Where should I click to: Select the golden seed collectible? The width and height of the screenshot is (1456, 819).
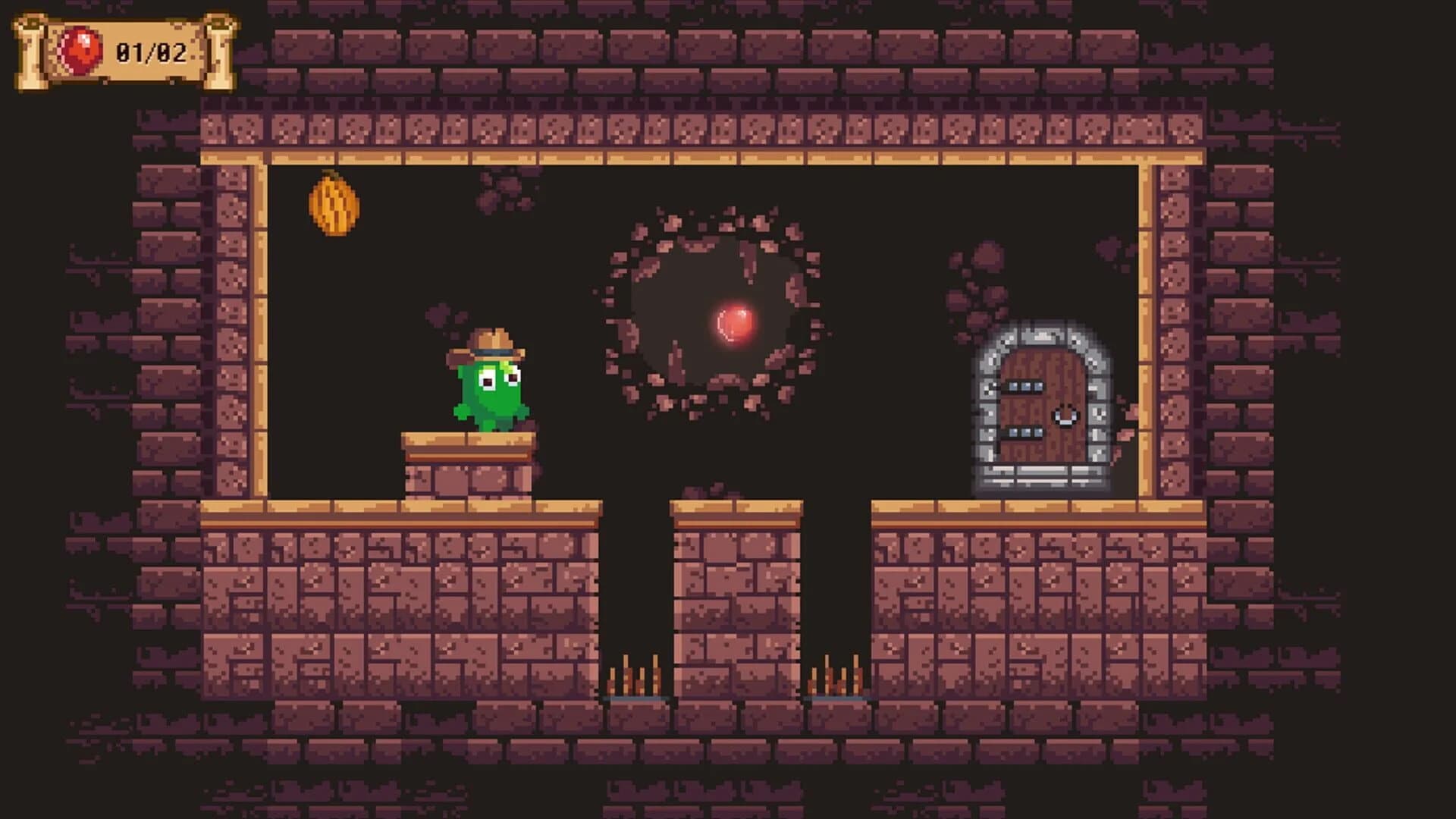pos(334,205)
